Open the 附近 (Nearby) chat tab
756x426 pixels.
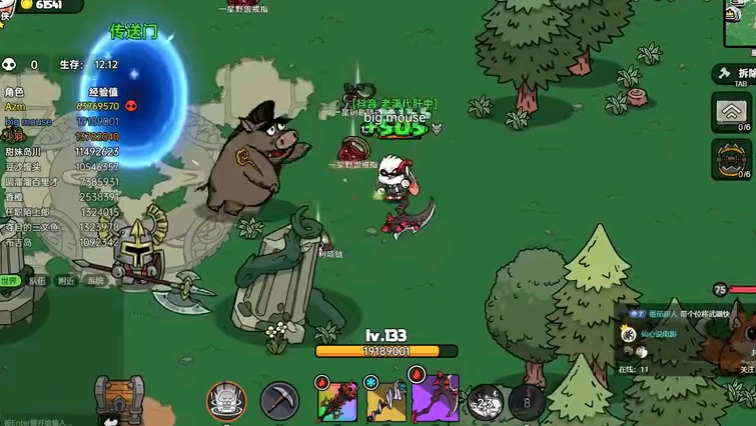(x=65, y=281)
